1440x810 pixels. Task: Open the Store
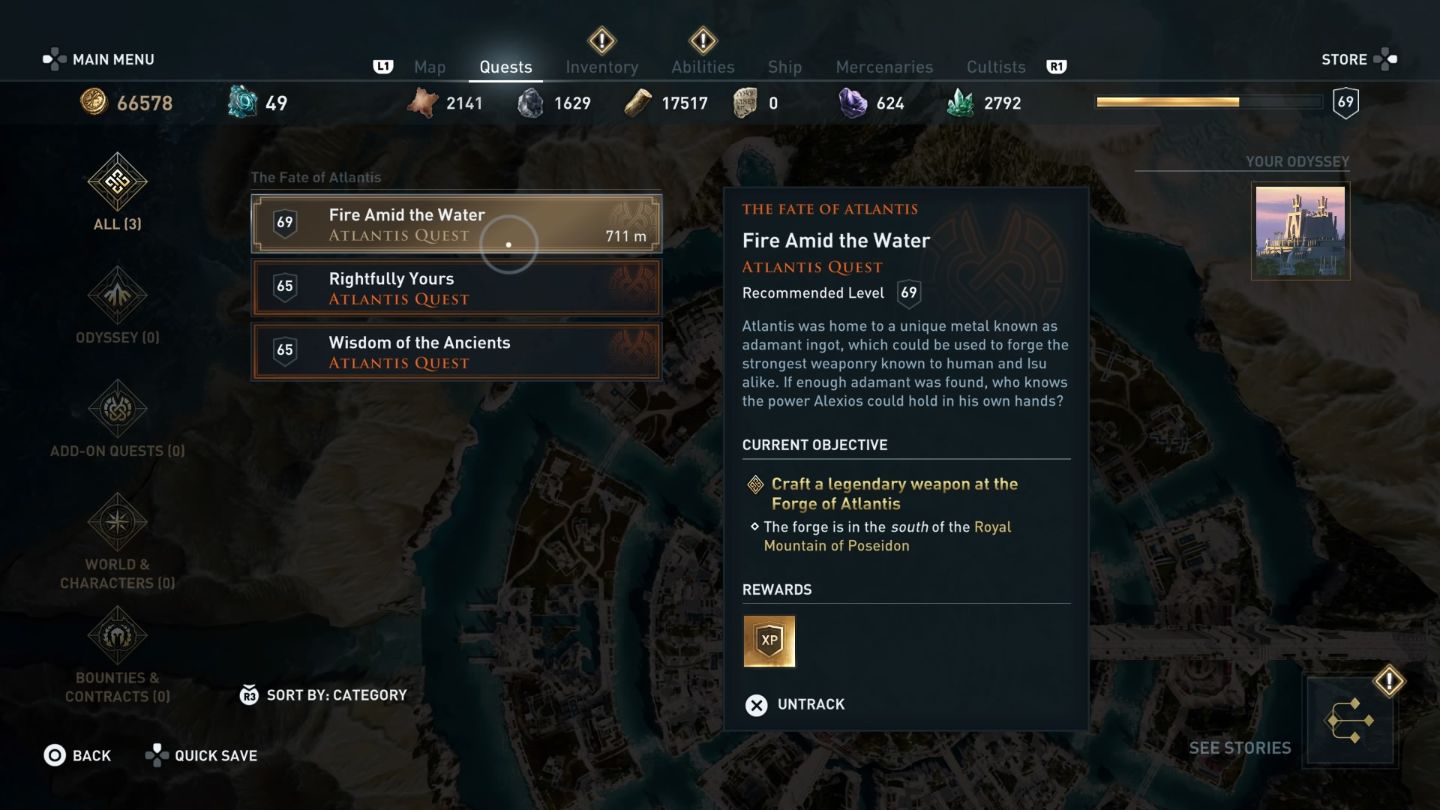[x=1343, y=59]
